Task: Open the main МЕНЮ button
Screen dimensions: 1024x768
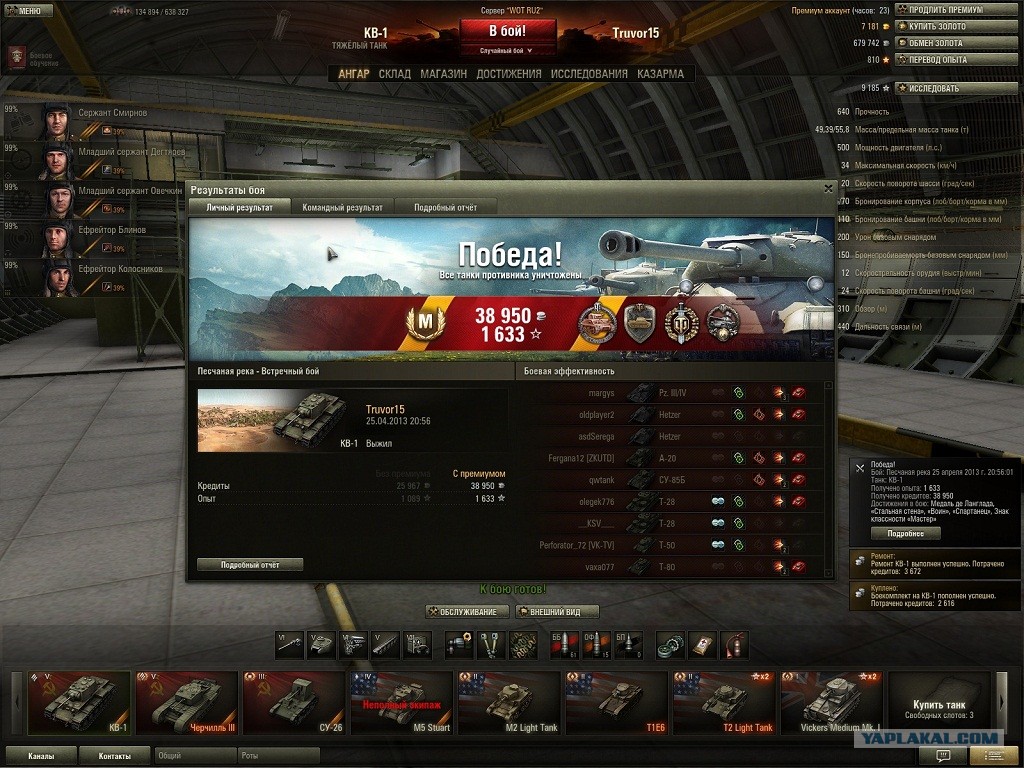Action: pyautogui.click(x=29, y=11)
